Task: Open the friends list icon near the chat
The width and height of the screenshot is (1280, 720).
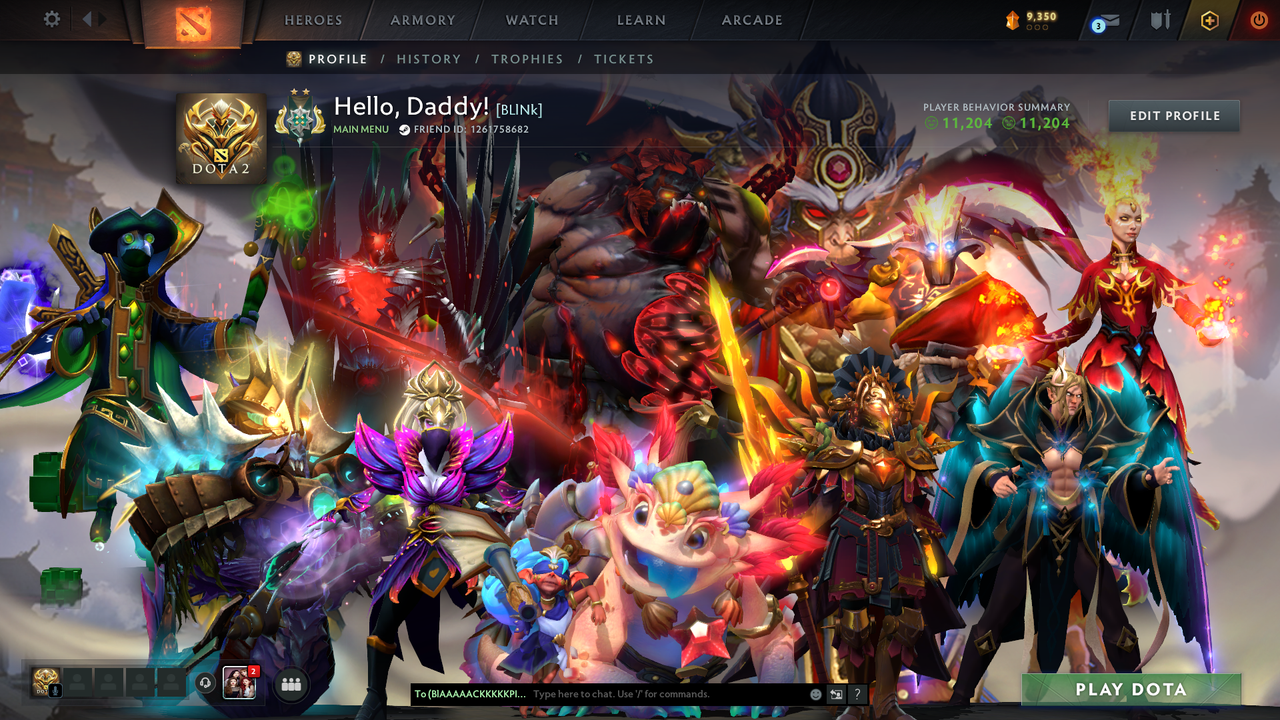Action: [291, 685]
